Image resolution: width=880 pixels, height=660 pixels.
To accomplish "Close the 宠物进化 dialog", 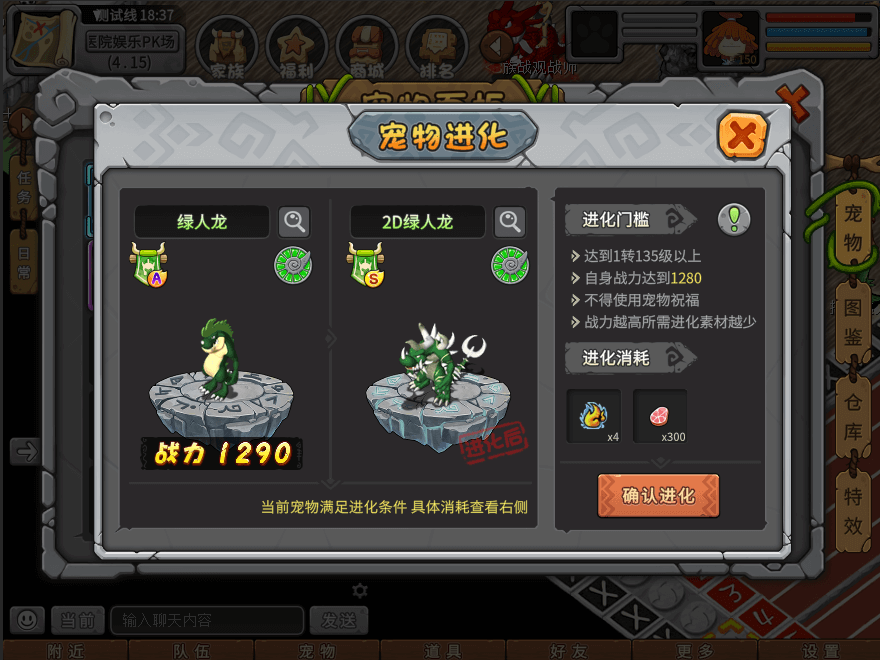I will pos(742,136).
